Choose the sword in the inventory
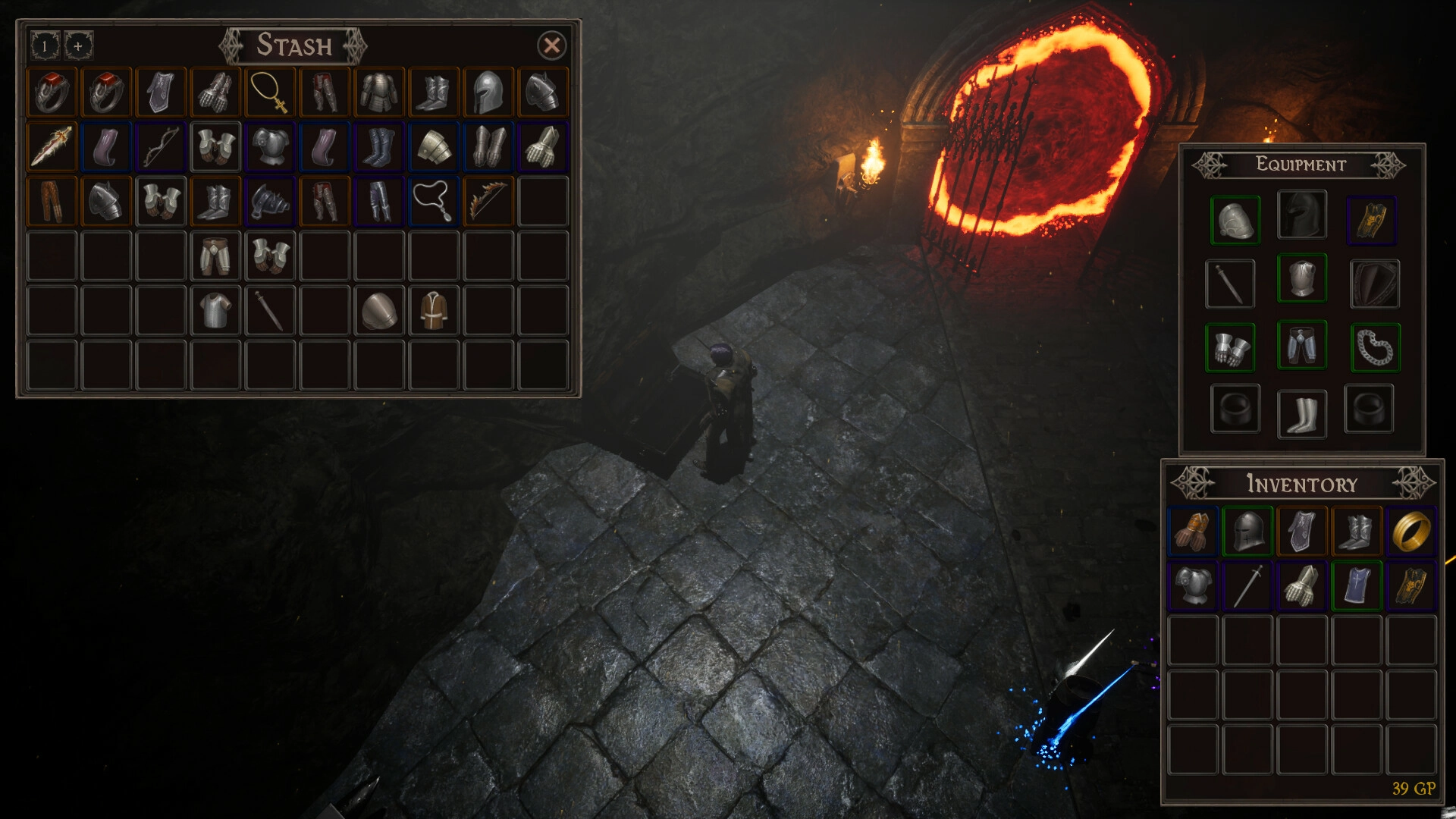 pos(1247,586)
